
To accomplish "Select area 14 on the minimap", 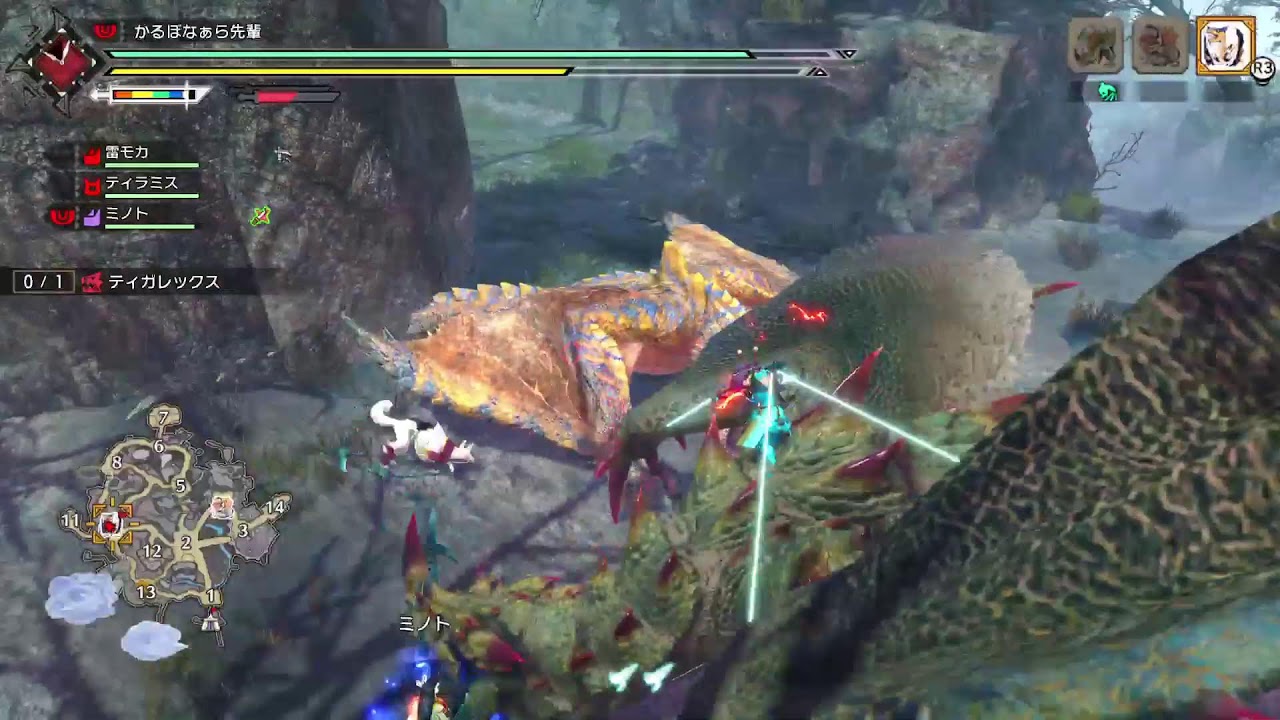I will coord(274,506).
